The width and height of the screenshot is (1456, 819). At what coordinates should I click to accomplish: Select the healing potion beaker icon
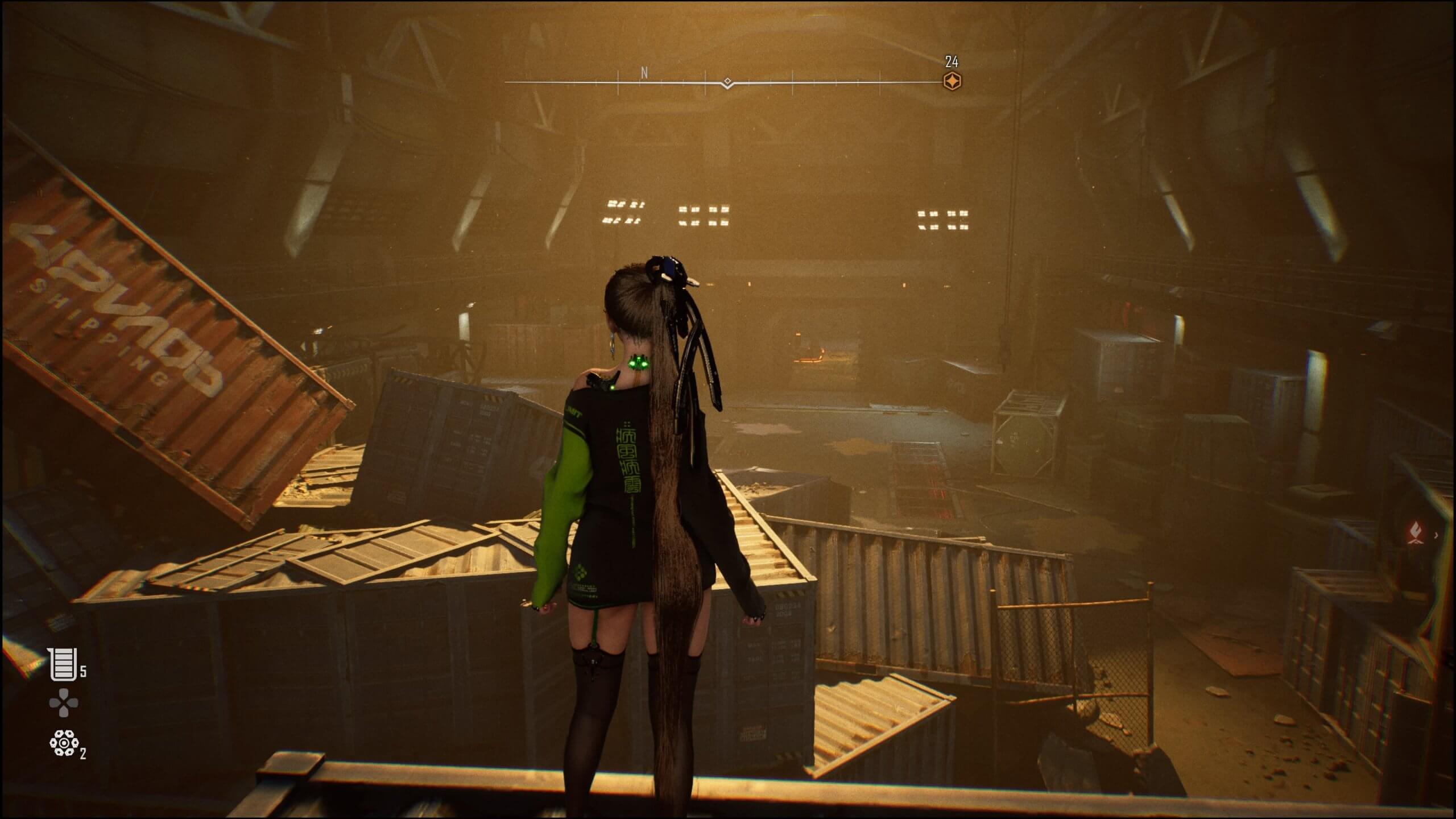tap(62, 665)
